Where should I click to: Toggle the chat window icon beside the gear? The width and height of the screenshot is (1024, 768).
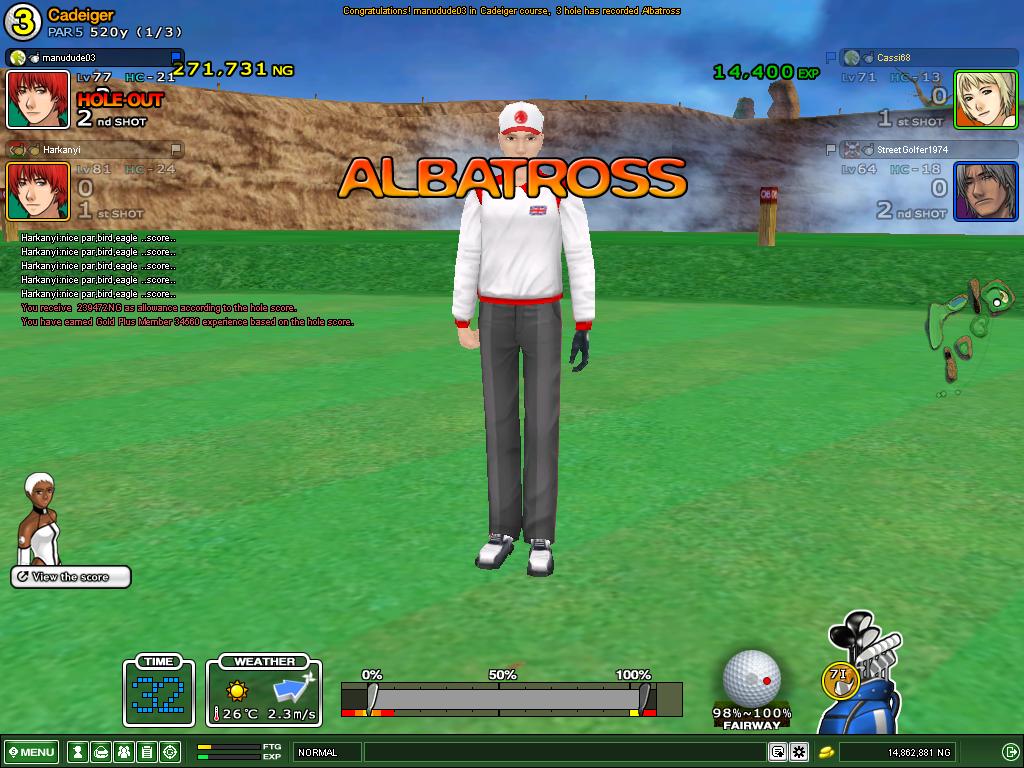(777, 752)
